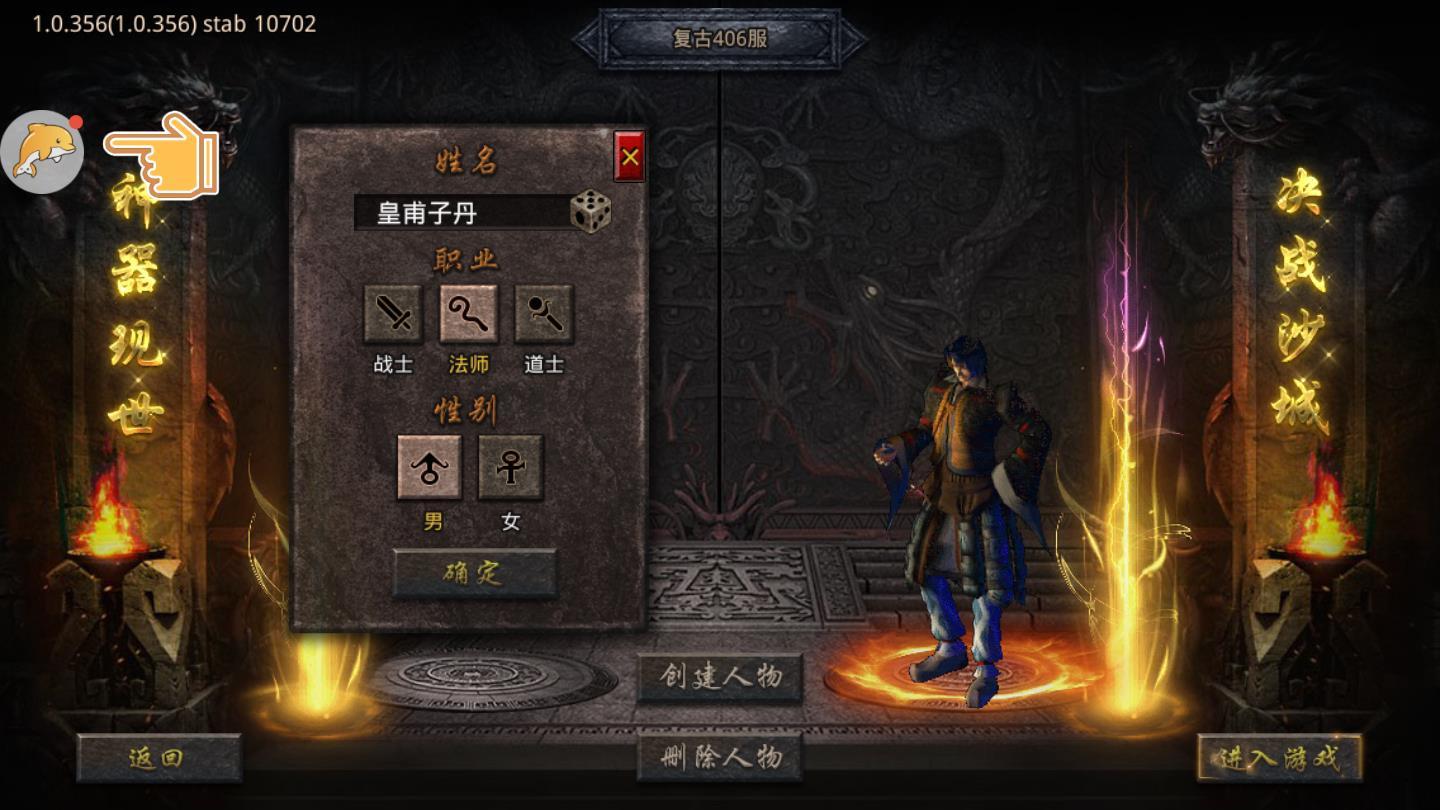Click 创建人物 to create character
The width and height of the screenshot is (1440, 810).
pos(719,675)
